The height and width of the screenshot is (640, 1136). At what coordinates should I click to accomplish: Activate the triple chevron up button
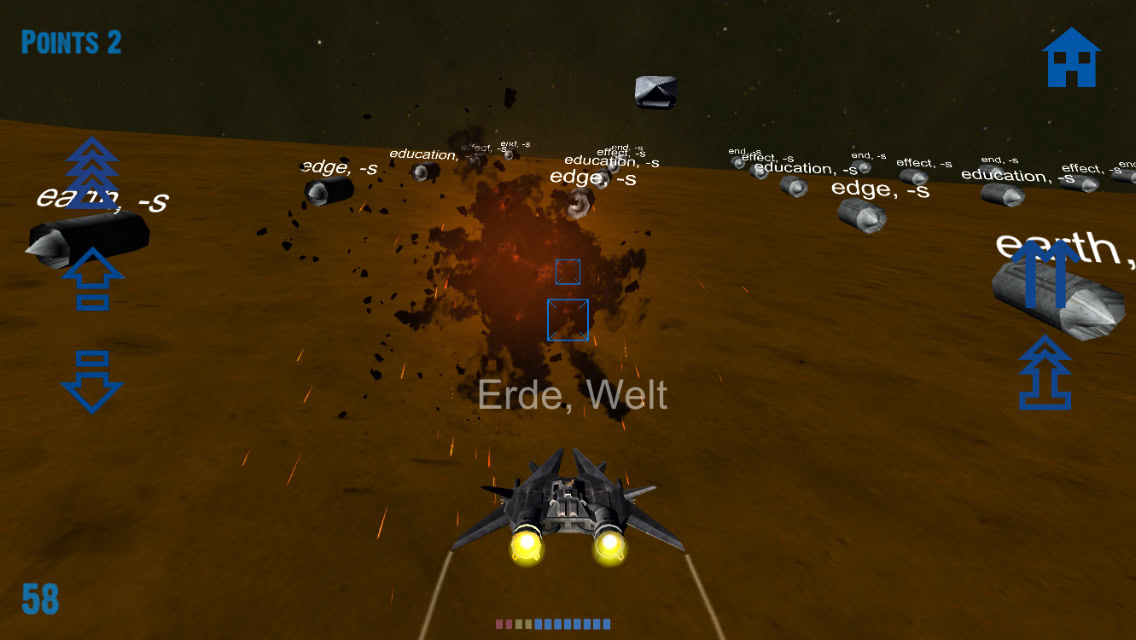pos(92,173)
